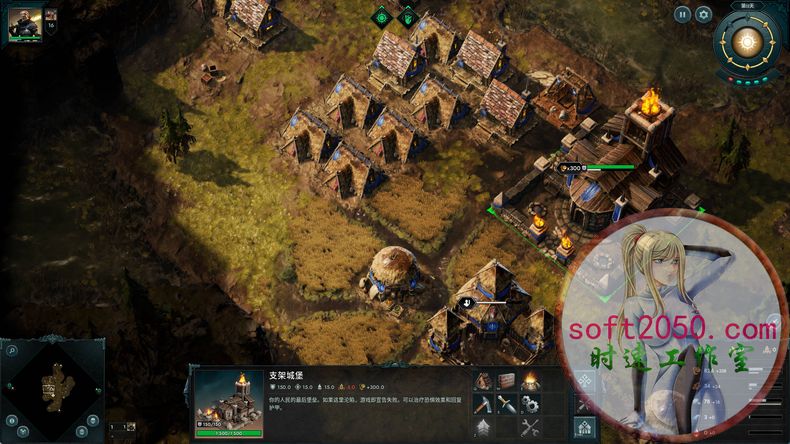Open settings with the gear button
The width and height of the screenshot is (790, 444).
pyautogui.click(x=703, y=14)
